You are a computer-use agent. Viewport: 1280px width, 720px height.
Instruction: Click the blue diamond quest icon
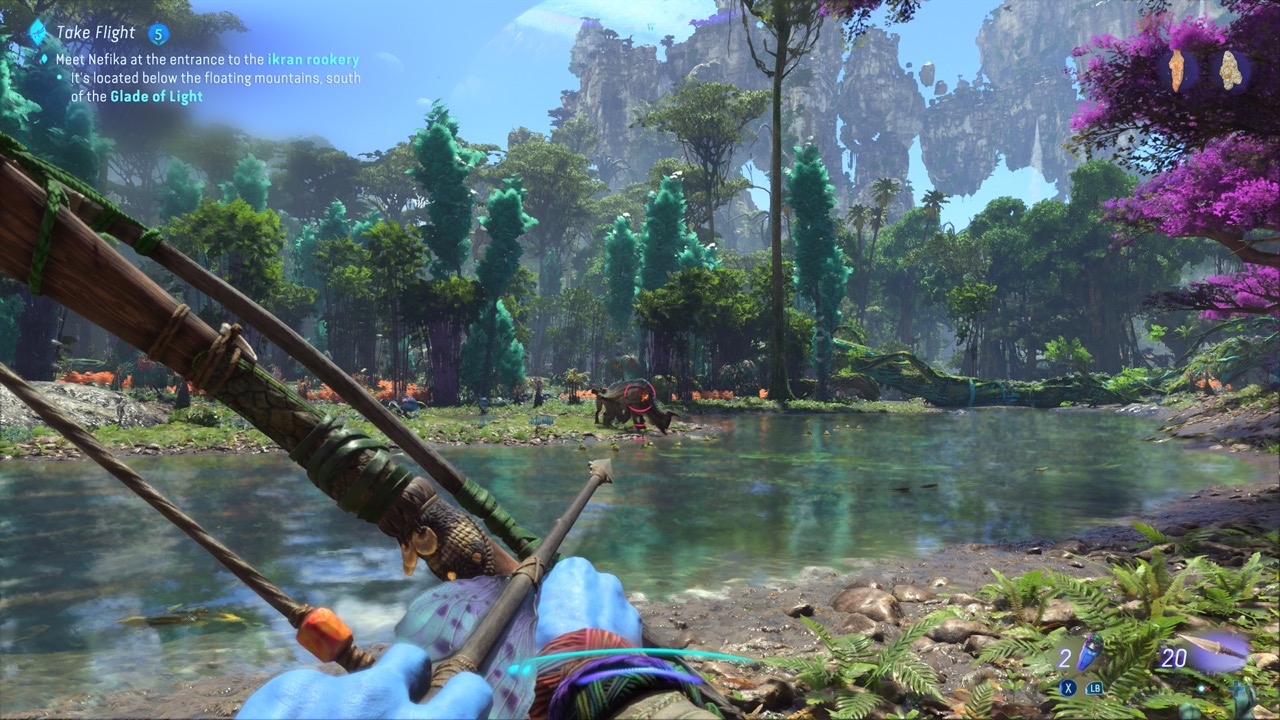tap(37, 32)
